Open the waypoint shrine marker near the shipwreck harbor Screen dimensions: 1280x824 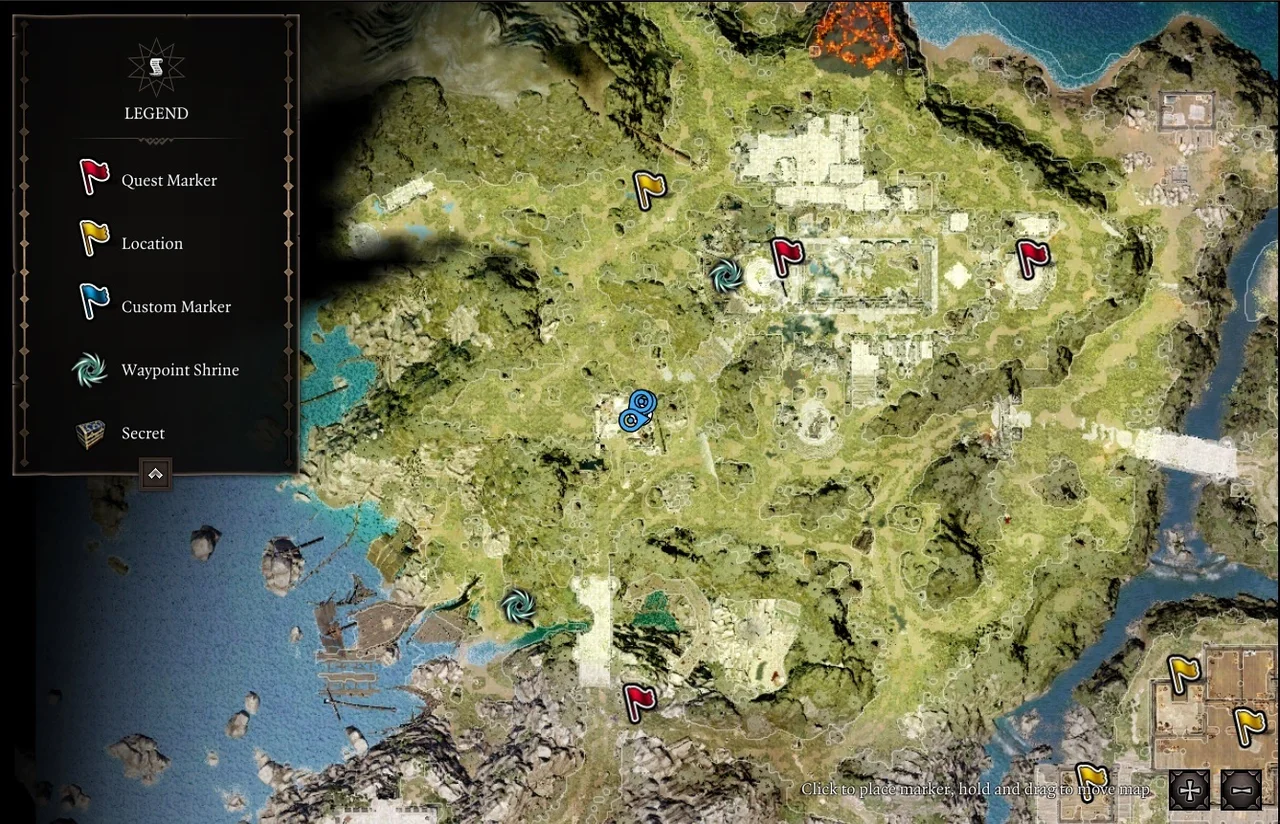(x=518, y=605)
